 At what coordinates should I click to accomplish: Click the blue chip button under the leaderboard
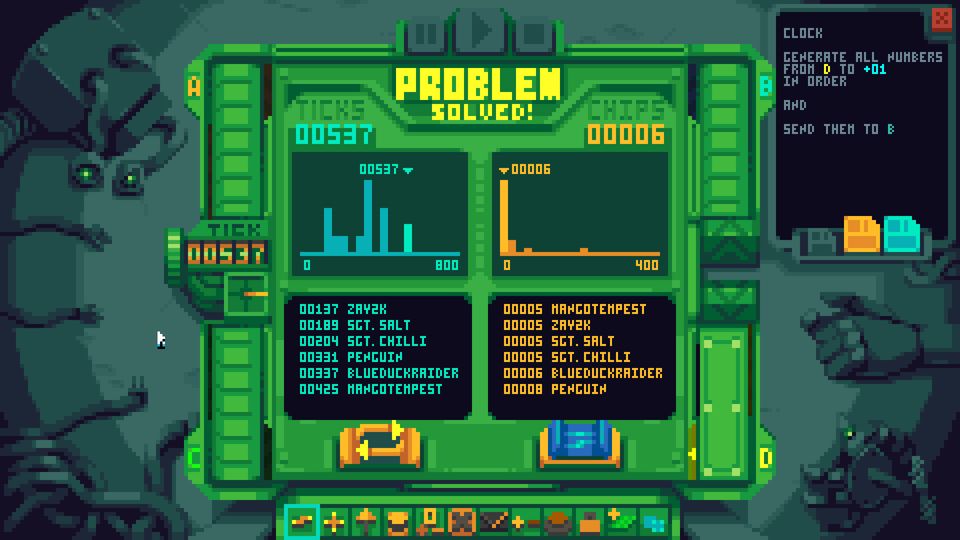[579, 443]
